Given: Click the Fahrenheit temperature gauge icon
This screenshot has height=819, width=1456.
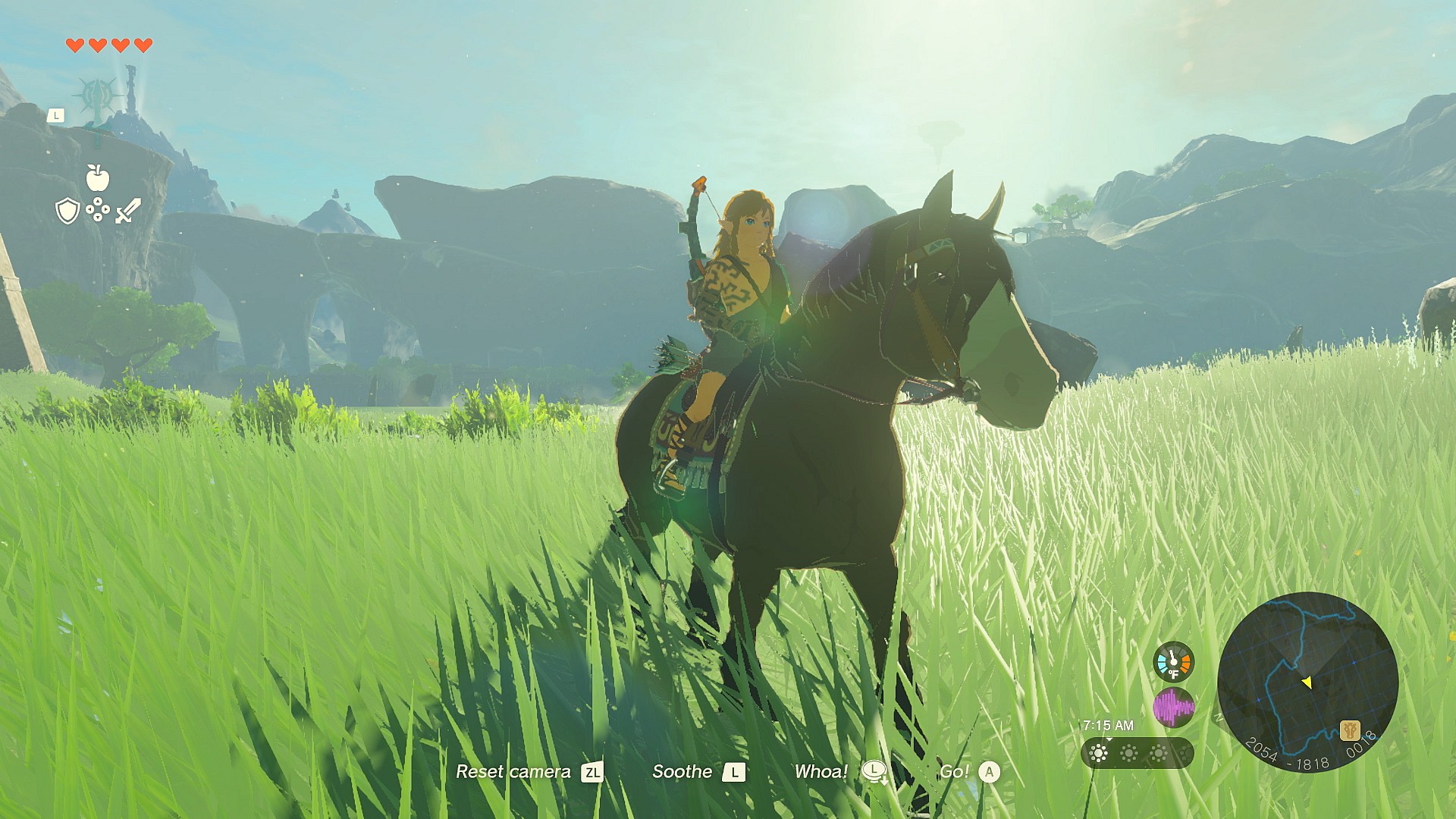Looking at the screenshot, I should point(1174,662).
